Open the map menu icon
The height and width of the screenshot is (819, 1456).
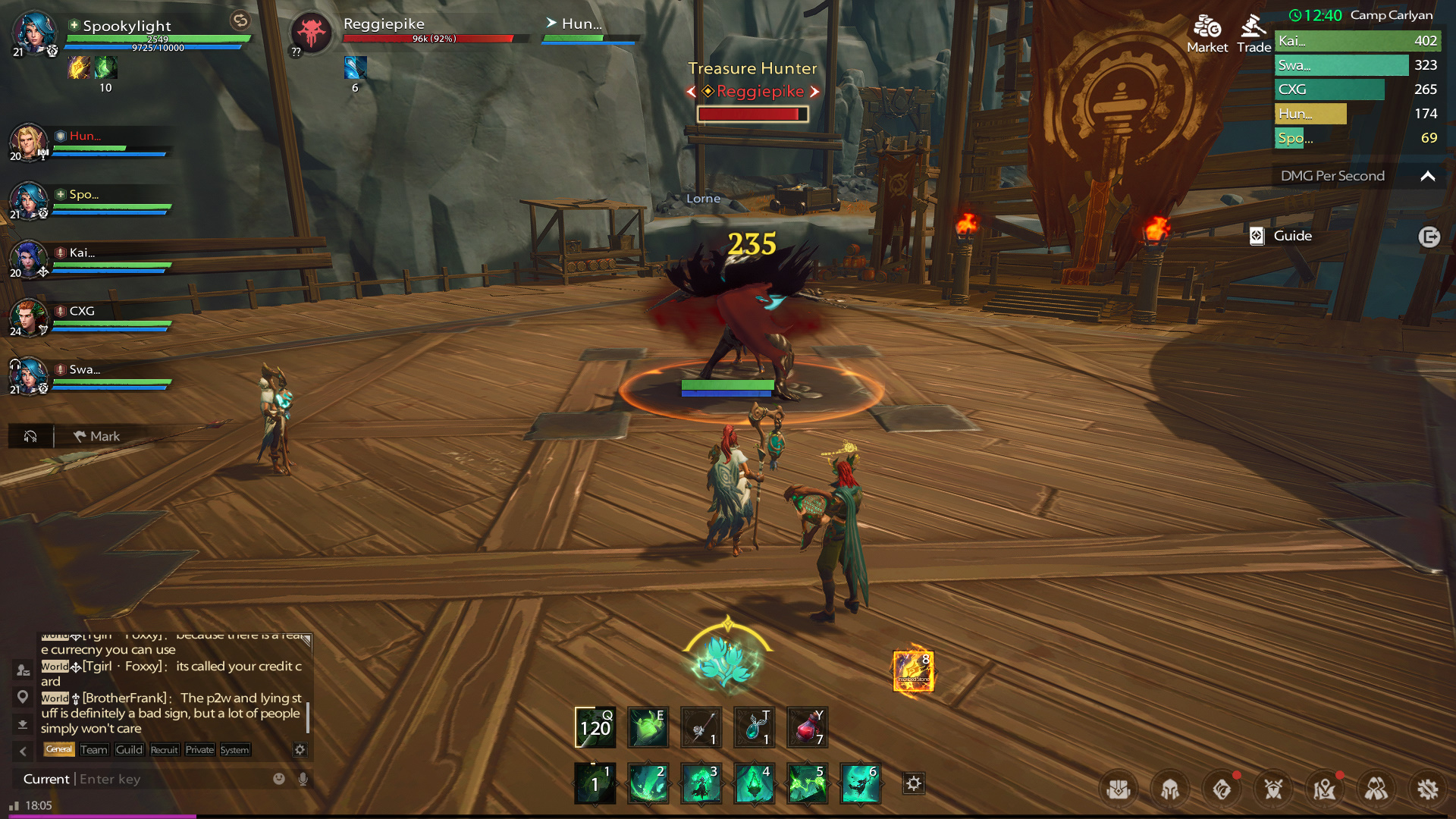pos(1325,789)
